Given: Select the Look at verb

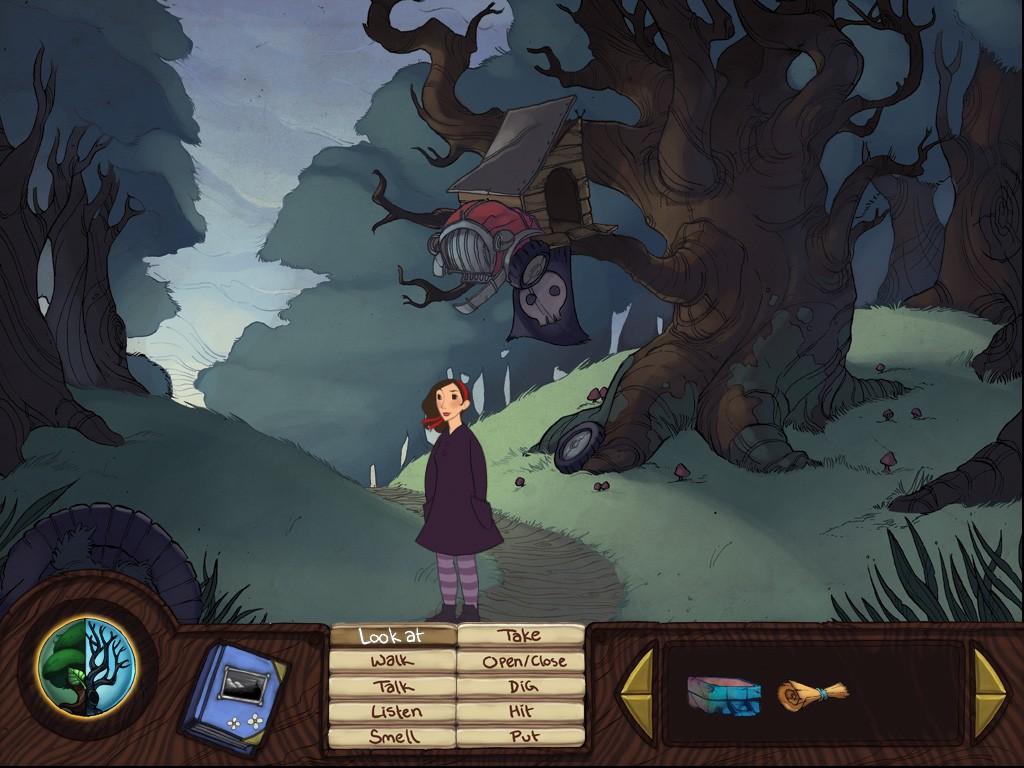Looking at the screenshot, I should pyautogui.click(x=393, y=636).
